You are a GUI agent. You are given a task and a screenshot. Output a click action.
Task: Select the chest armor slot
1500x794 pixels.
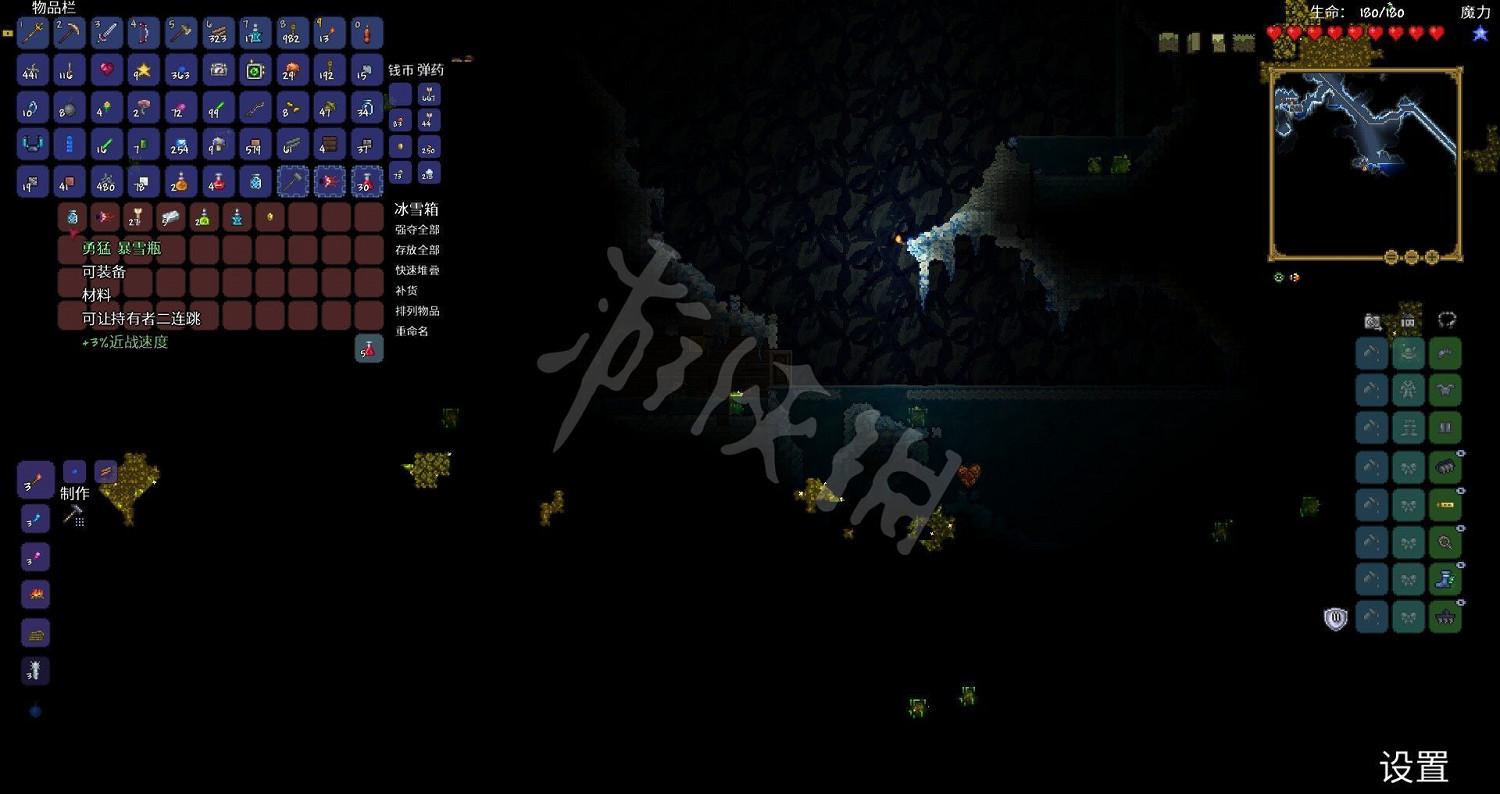pos(1444,390)
